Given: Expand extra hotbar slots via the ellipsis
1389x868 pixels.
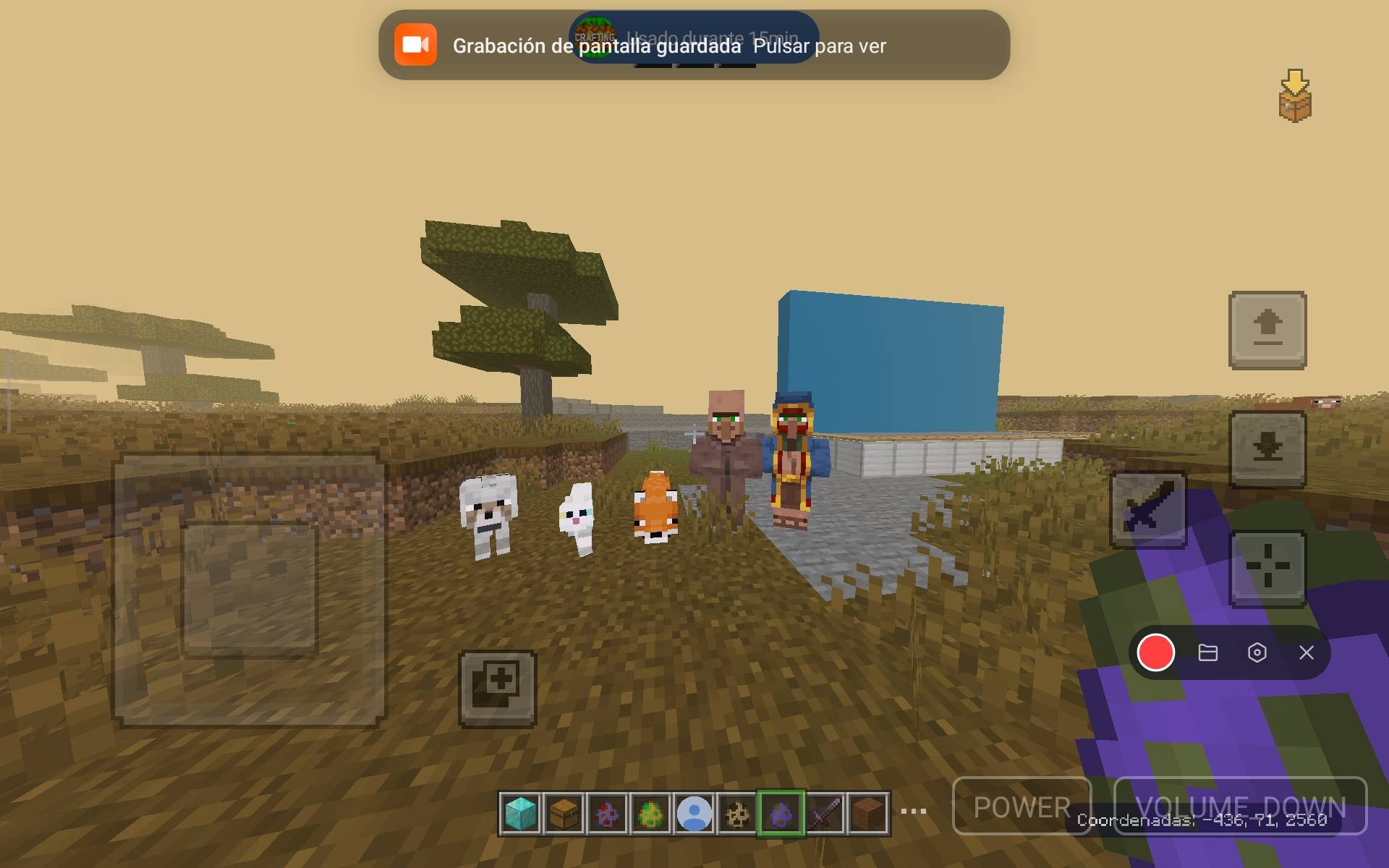Looking at the screenshot, I should [x=913, y=812].
